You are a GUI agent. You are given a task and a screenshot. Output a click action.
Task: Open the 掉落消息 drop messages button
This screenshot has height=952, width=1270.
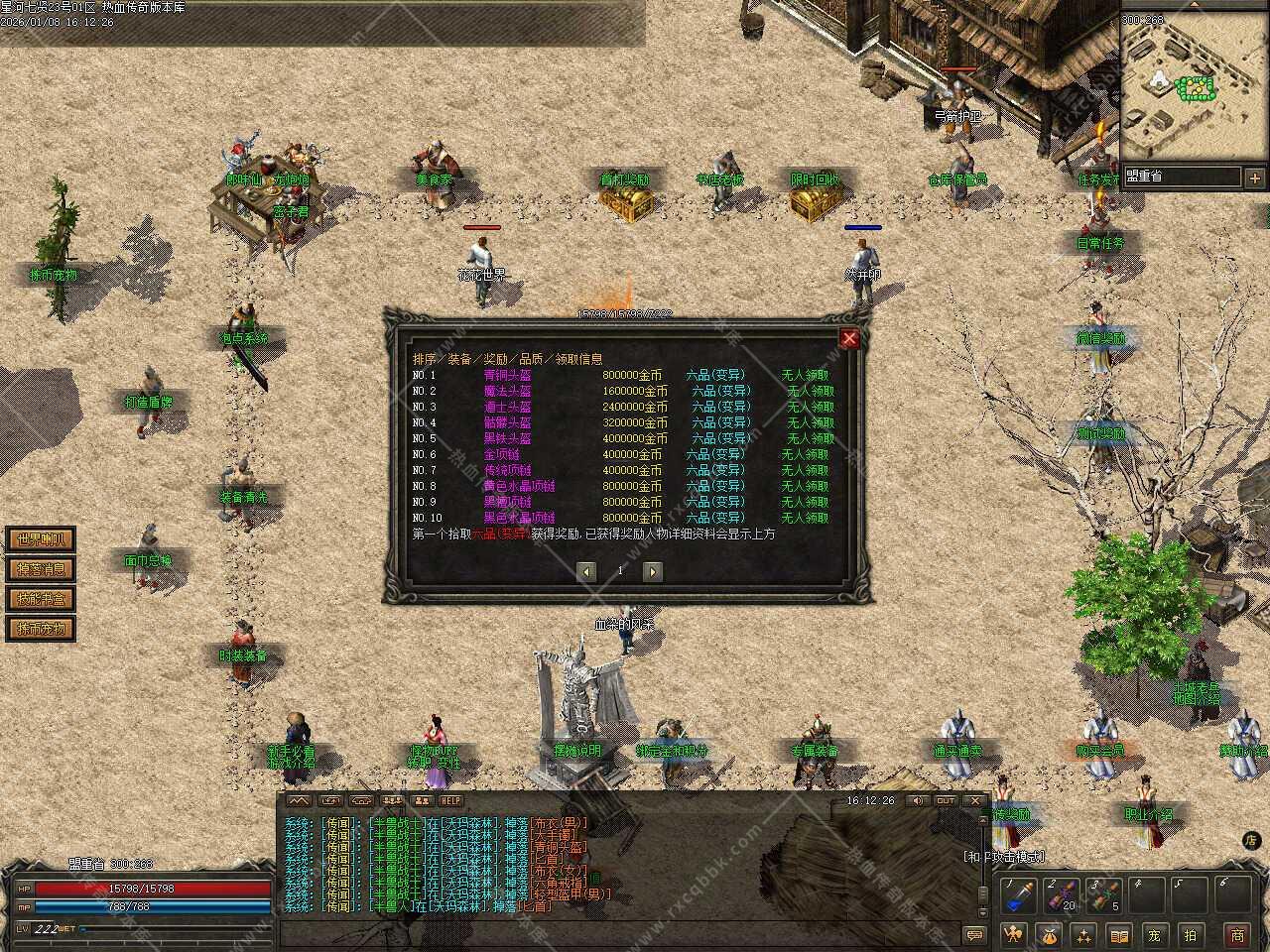point(41,569)
